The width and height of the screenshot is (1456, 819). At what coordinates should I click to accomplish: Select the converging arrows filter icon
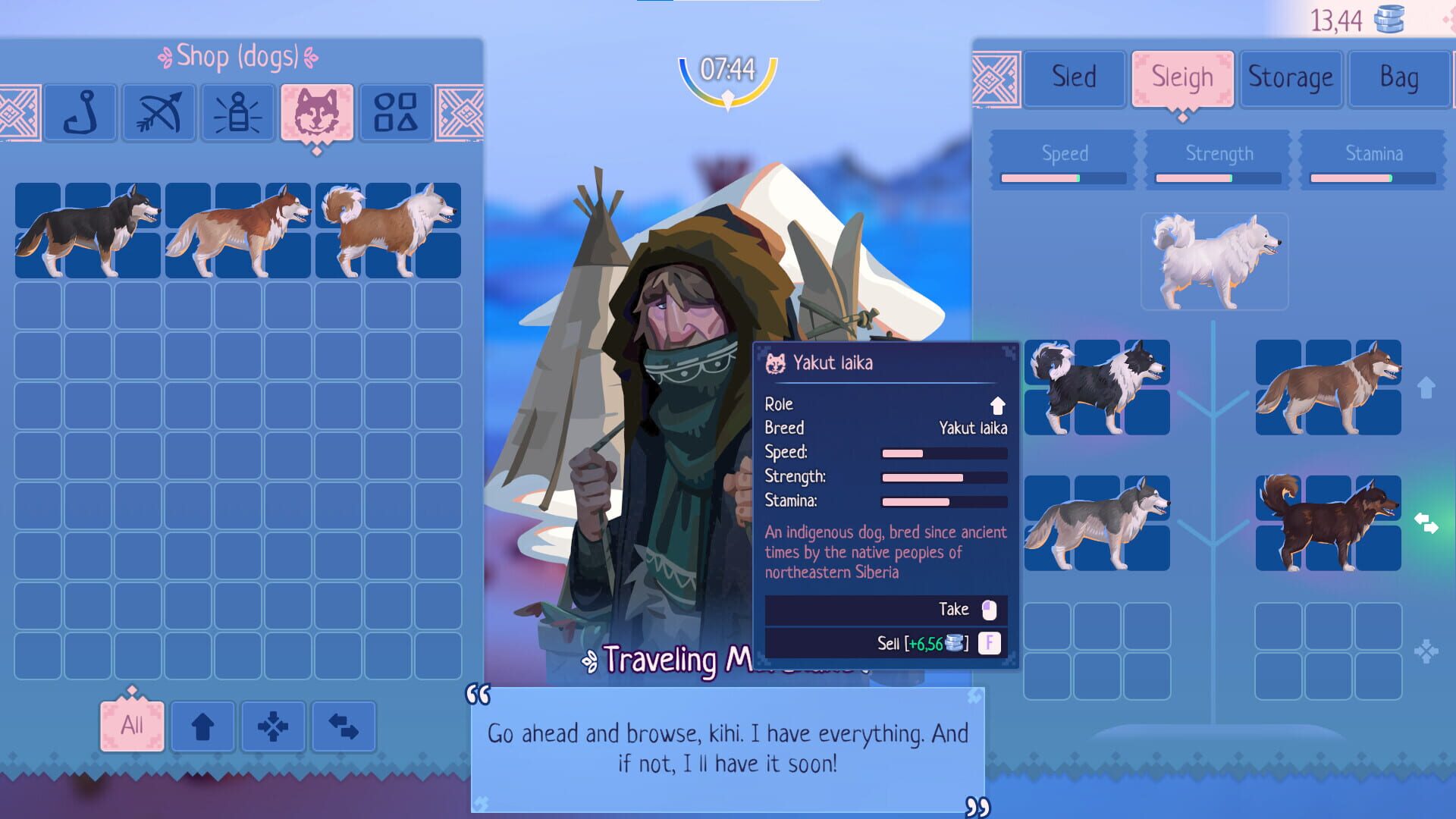click(274, 726)
